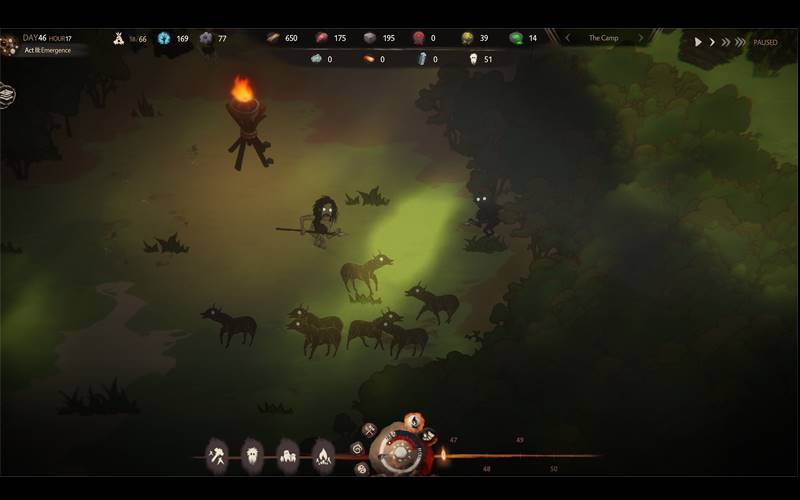
Task: Select the flame droplet icon atop dial
Action: click(412, 422)
